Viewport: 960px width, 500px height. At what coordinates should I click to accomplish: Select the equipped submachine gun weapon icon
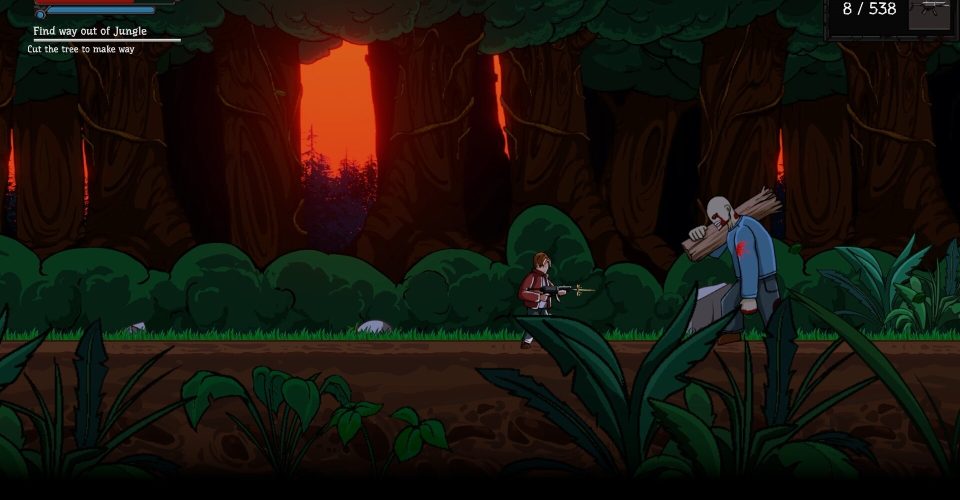(929, 13)
